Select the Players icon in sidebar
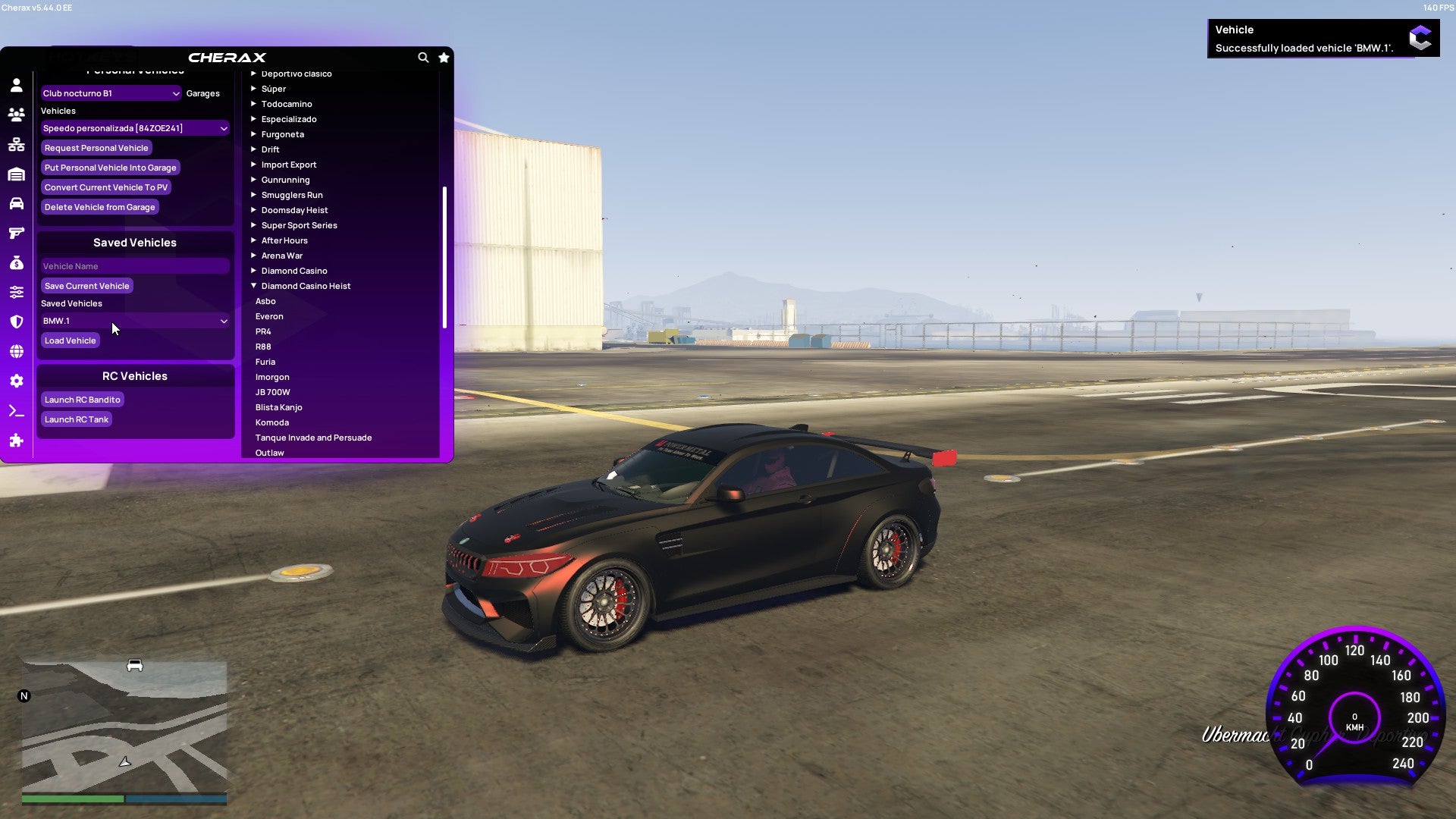The width and height of the screenshot is (1456, 819). [x=17, y=115]
